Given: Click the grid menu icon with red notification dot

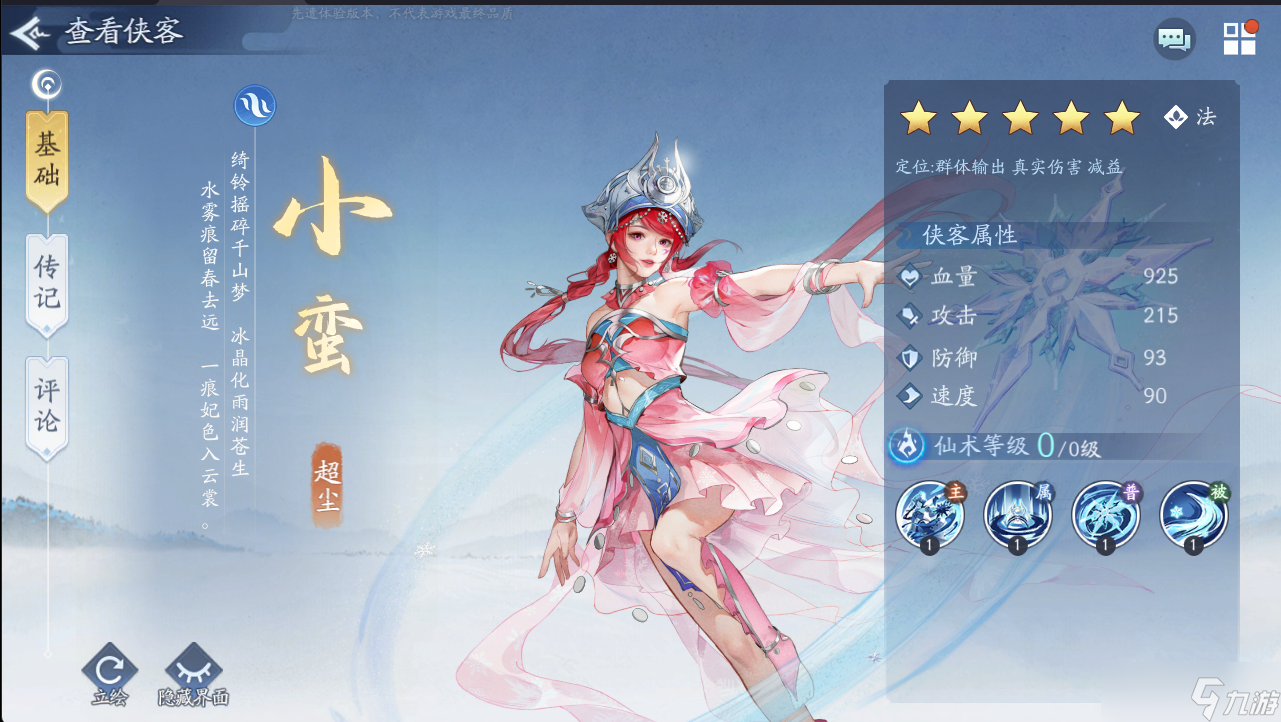Looking at the screenshot, I should pos(1240,40).
